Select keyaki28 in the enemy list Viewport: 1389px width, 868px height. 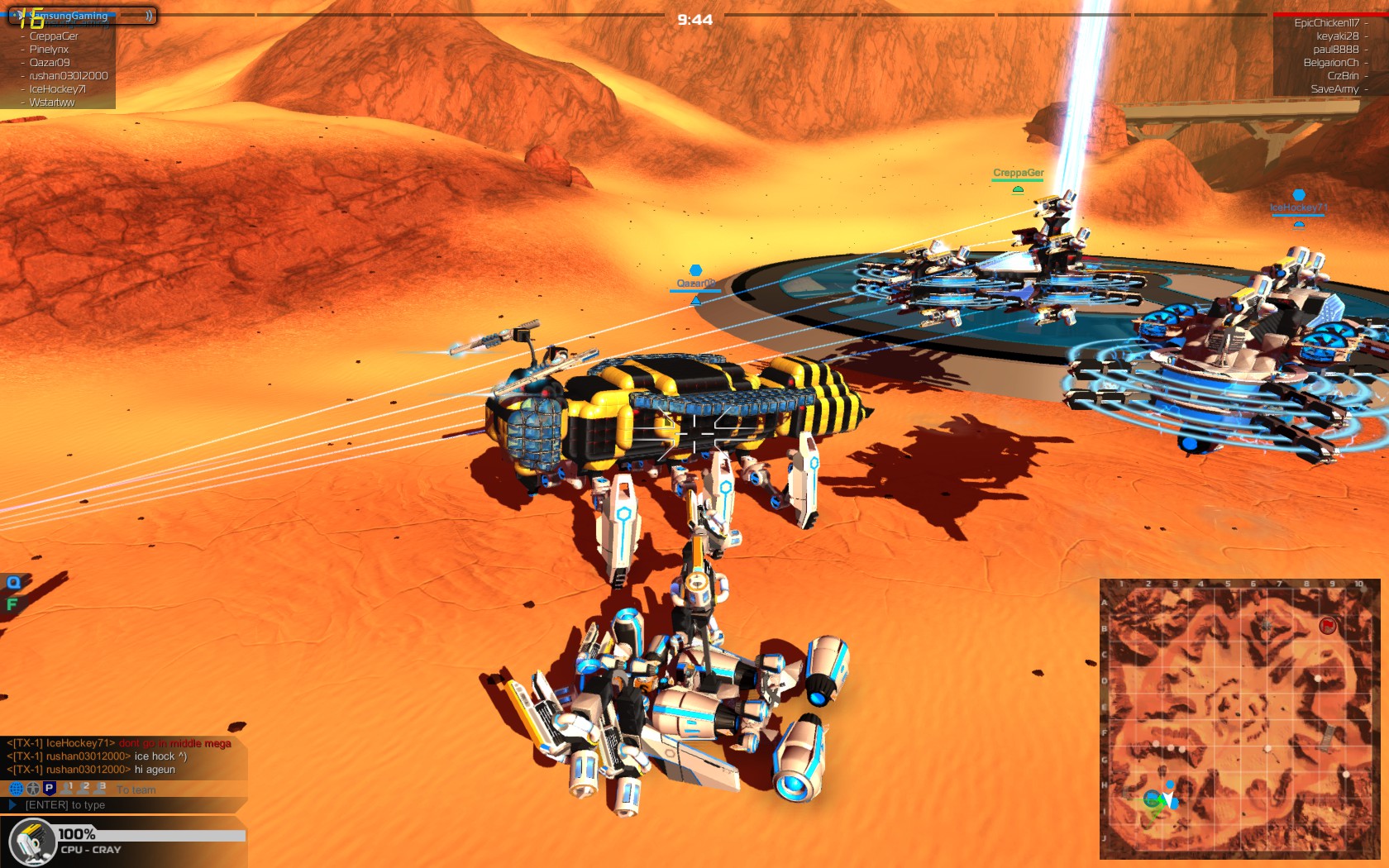pos(1337,36)
